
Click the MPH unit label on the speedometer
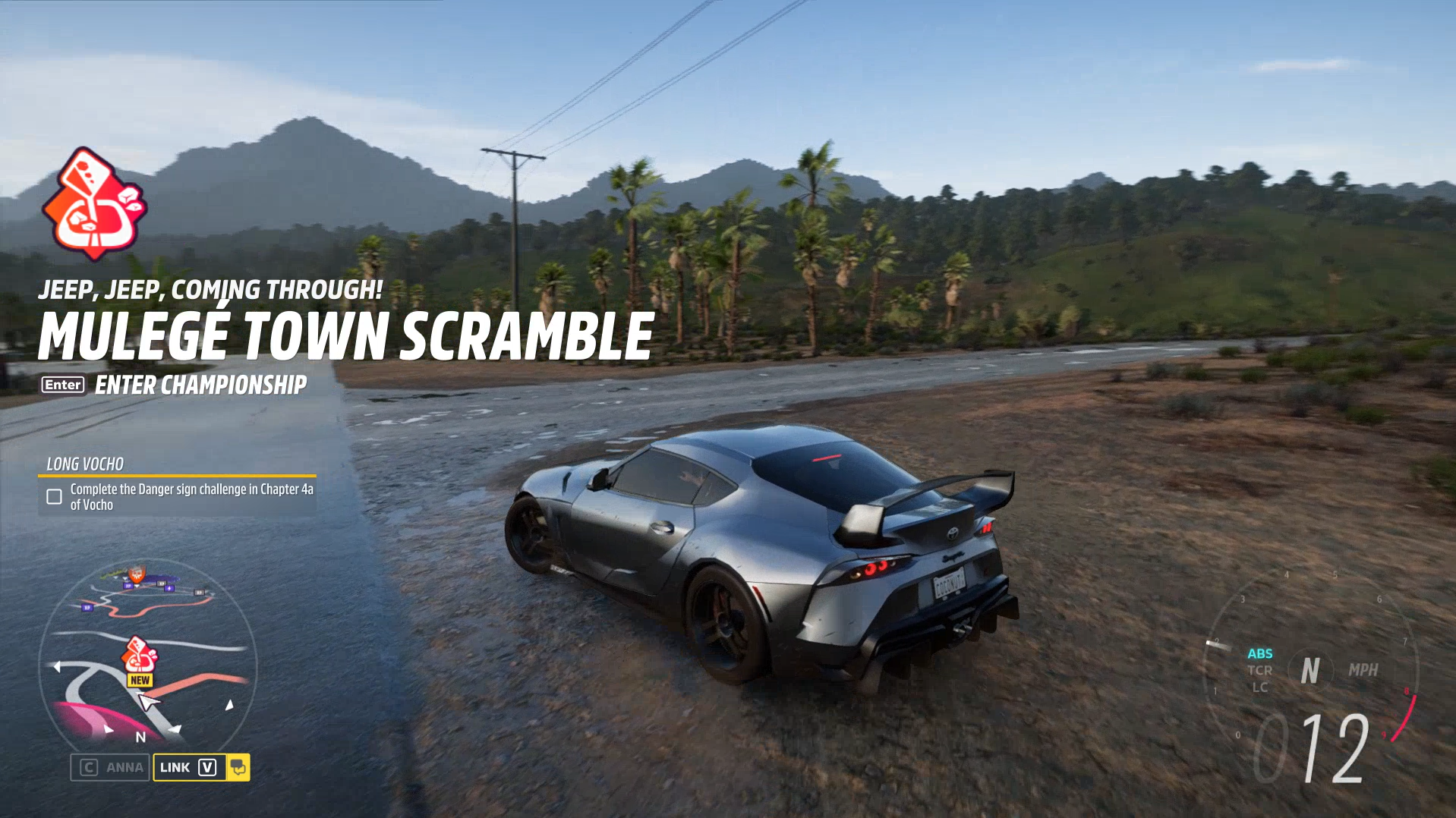pyautogui.click(x=1365, y=670)
